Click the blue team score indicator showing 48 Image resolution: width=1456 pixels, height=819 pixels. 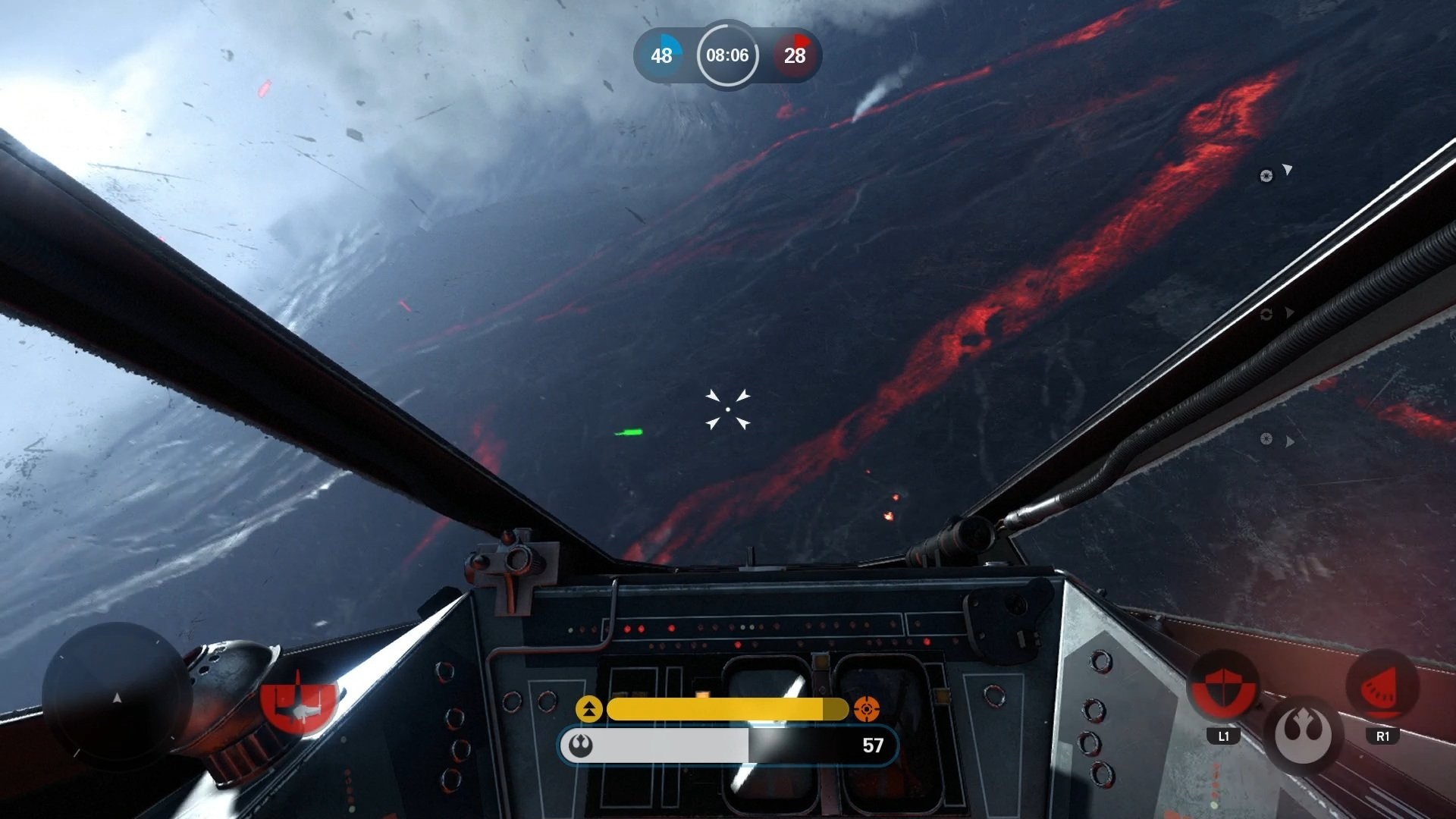pyautogui.click(x=662, y=55)
